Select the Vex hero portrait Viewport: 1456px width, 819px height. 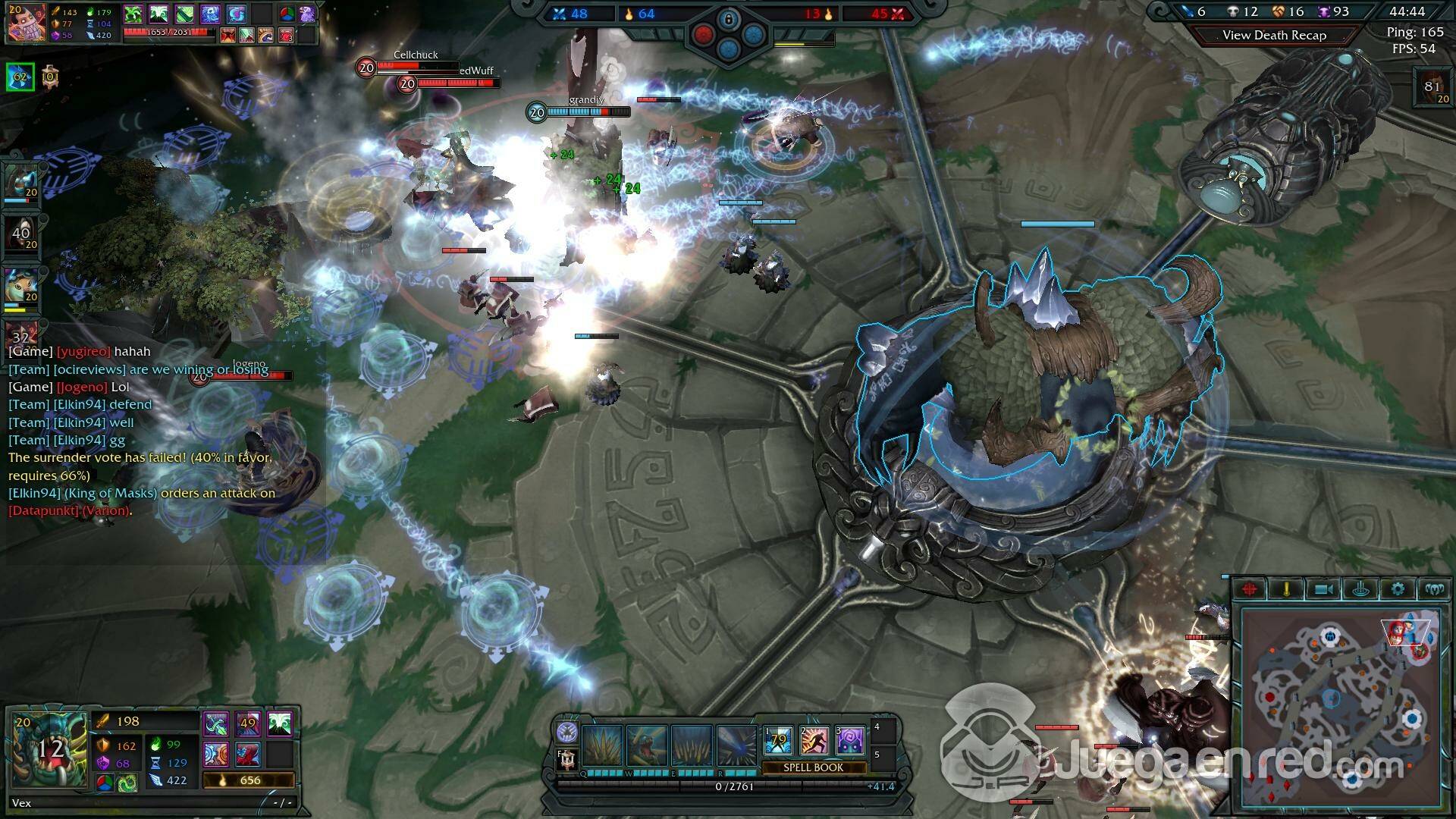49,751
